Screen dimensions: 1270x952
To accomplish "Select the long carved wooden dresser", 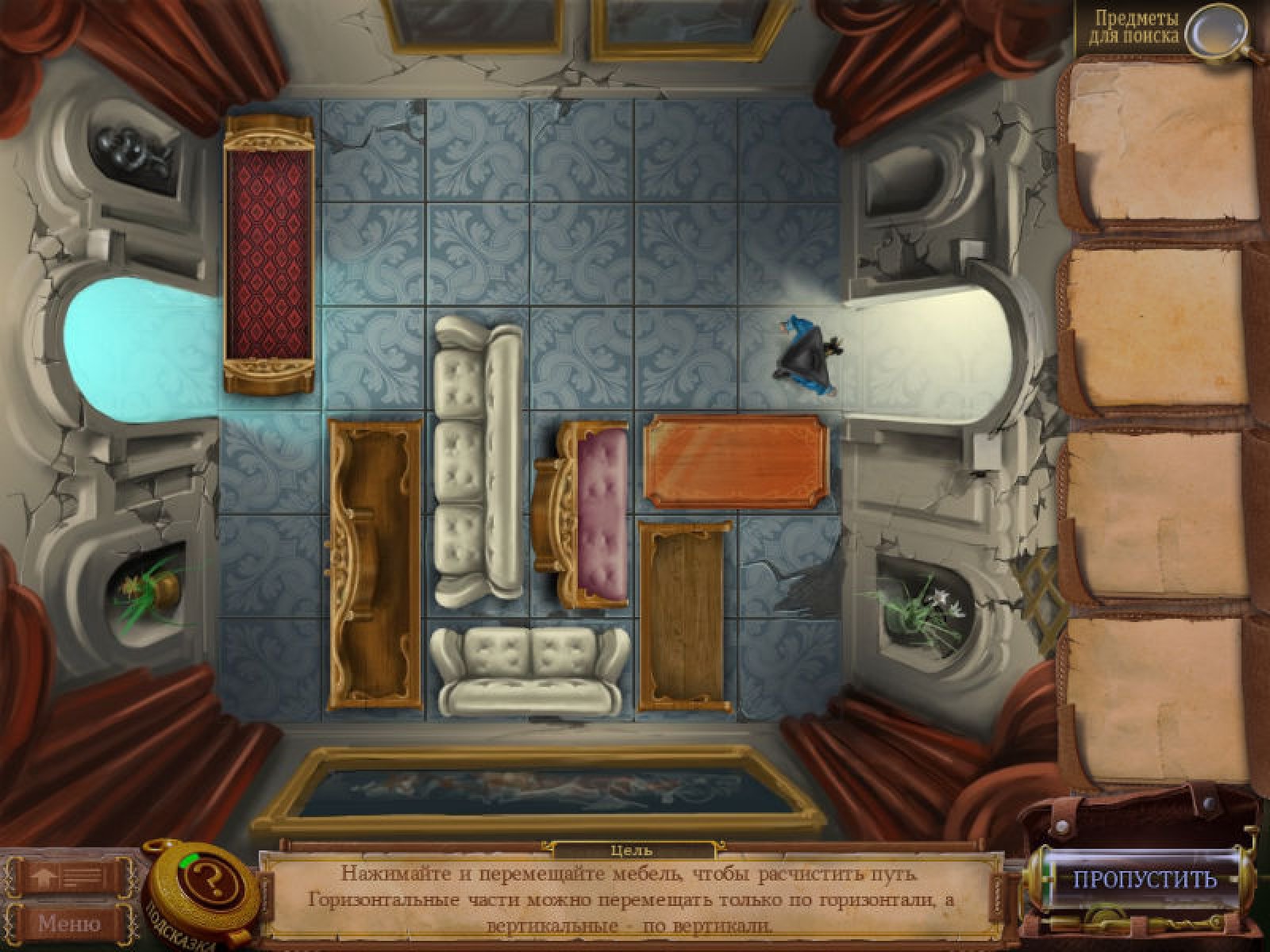I will 375,565.
